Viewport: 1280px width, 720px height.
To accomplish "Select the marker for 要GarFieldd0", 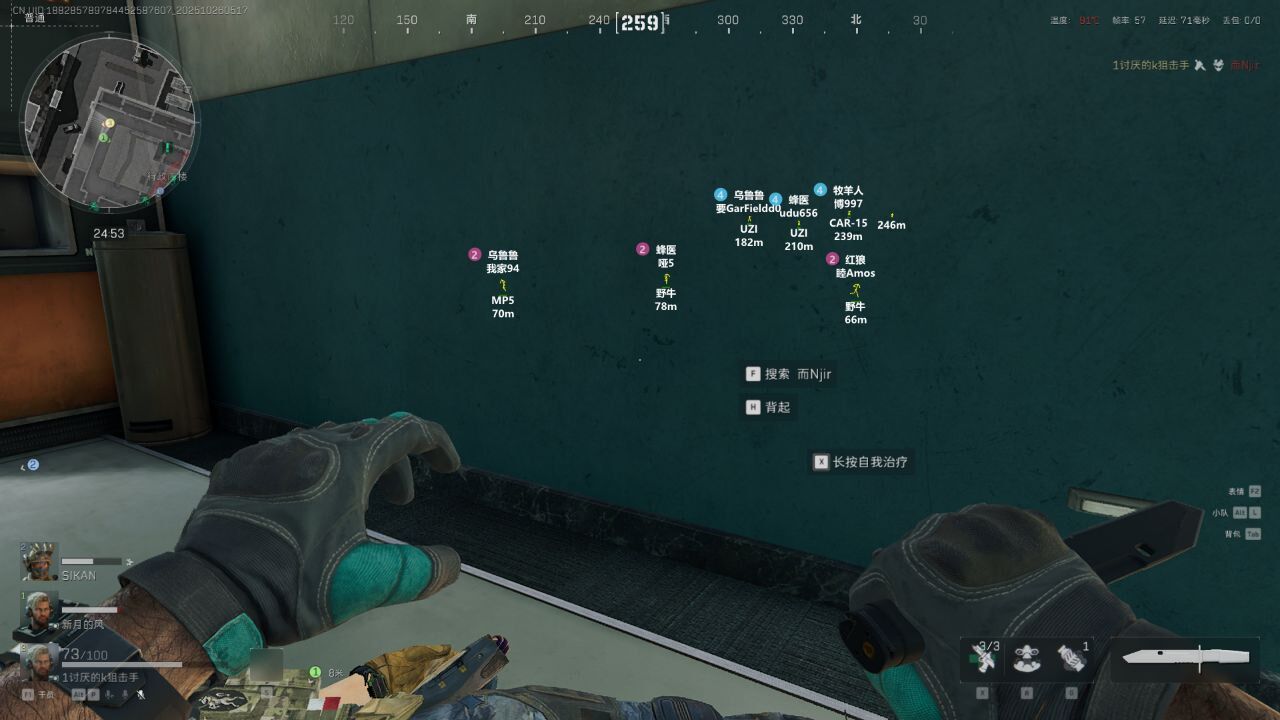I will pos(748,209).
